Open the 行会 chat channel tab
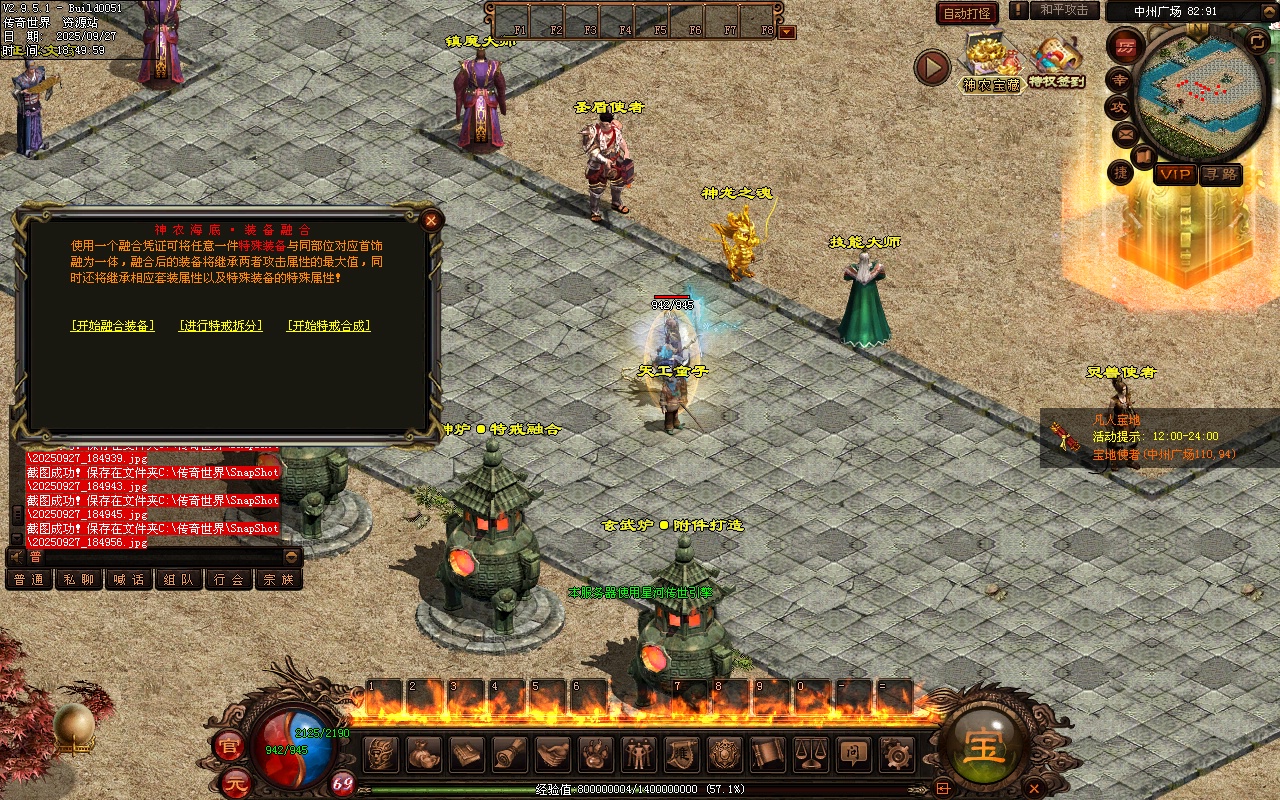Viewport: 1280px width, 800px height. pos(229,580)
